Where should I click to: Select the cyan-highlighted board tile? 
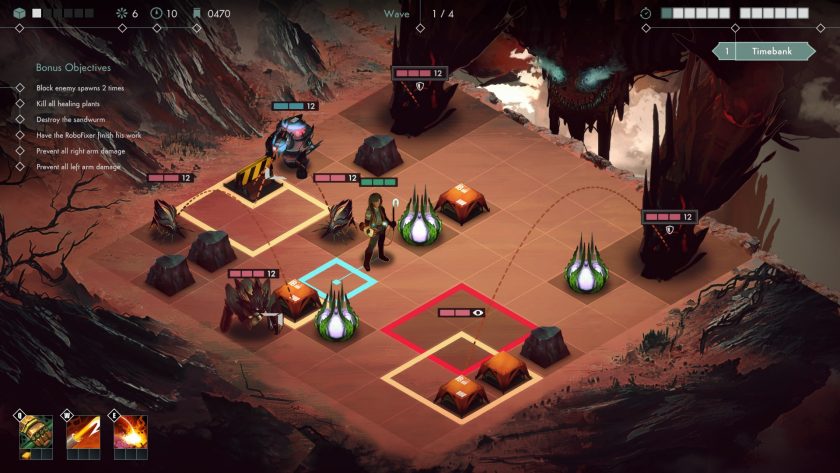coord(338,279)
